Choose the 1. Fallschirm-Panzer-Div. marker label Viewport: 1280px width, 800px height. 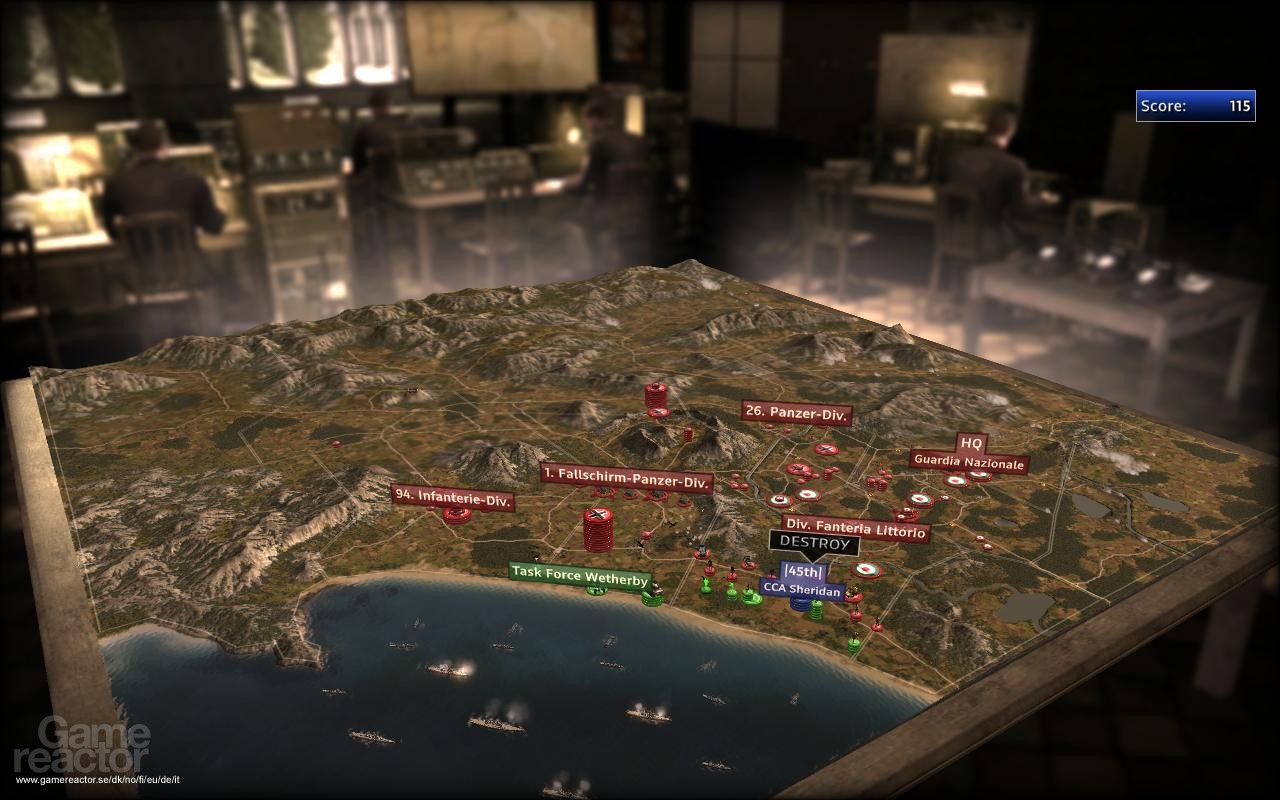[x=627, y=477]
